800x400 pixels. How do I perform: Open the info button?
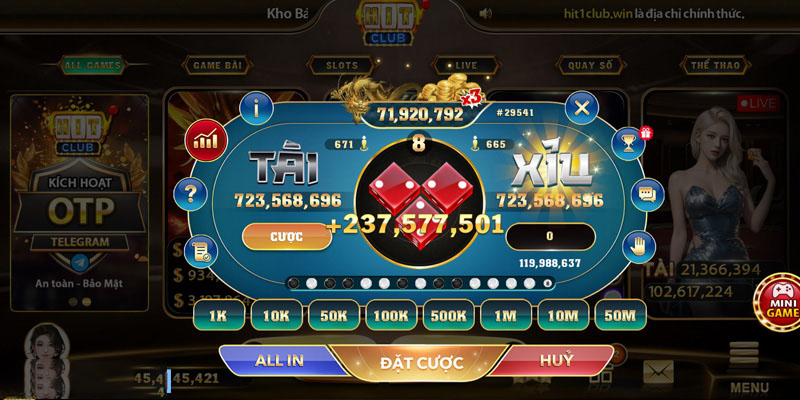pyautogui.click(x=258, y=107)
